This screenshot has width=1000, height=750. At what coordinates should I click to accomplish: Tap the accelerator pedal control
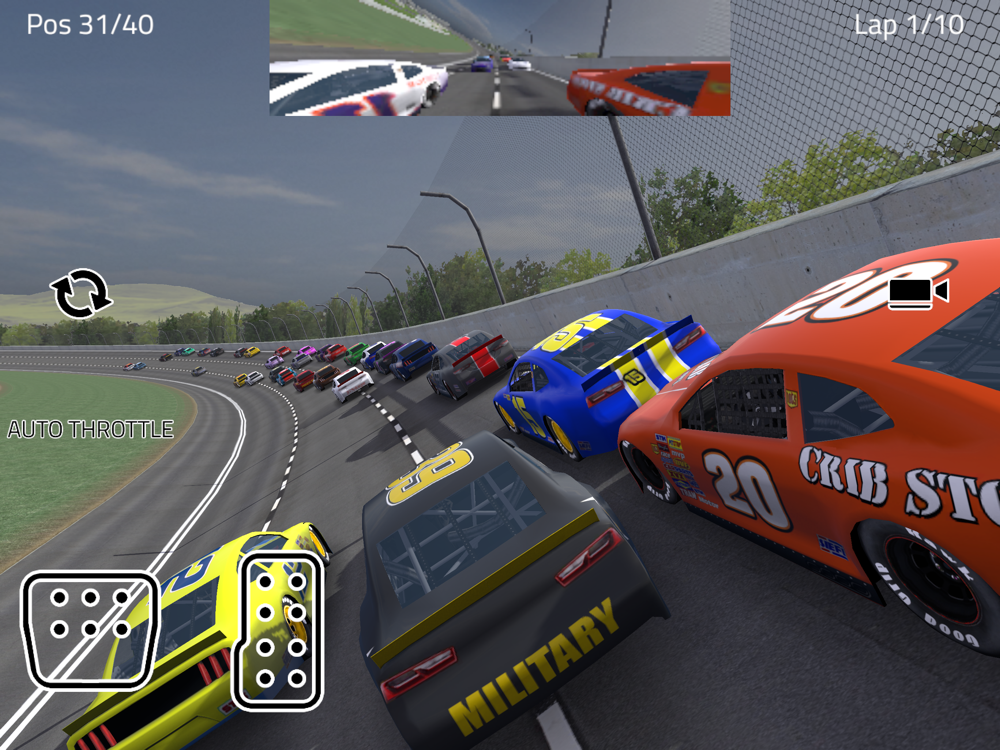279,630
